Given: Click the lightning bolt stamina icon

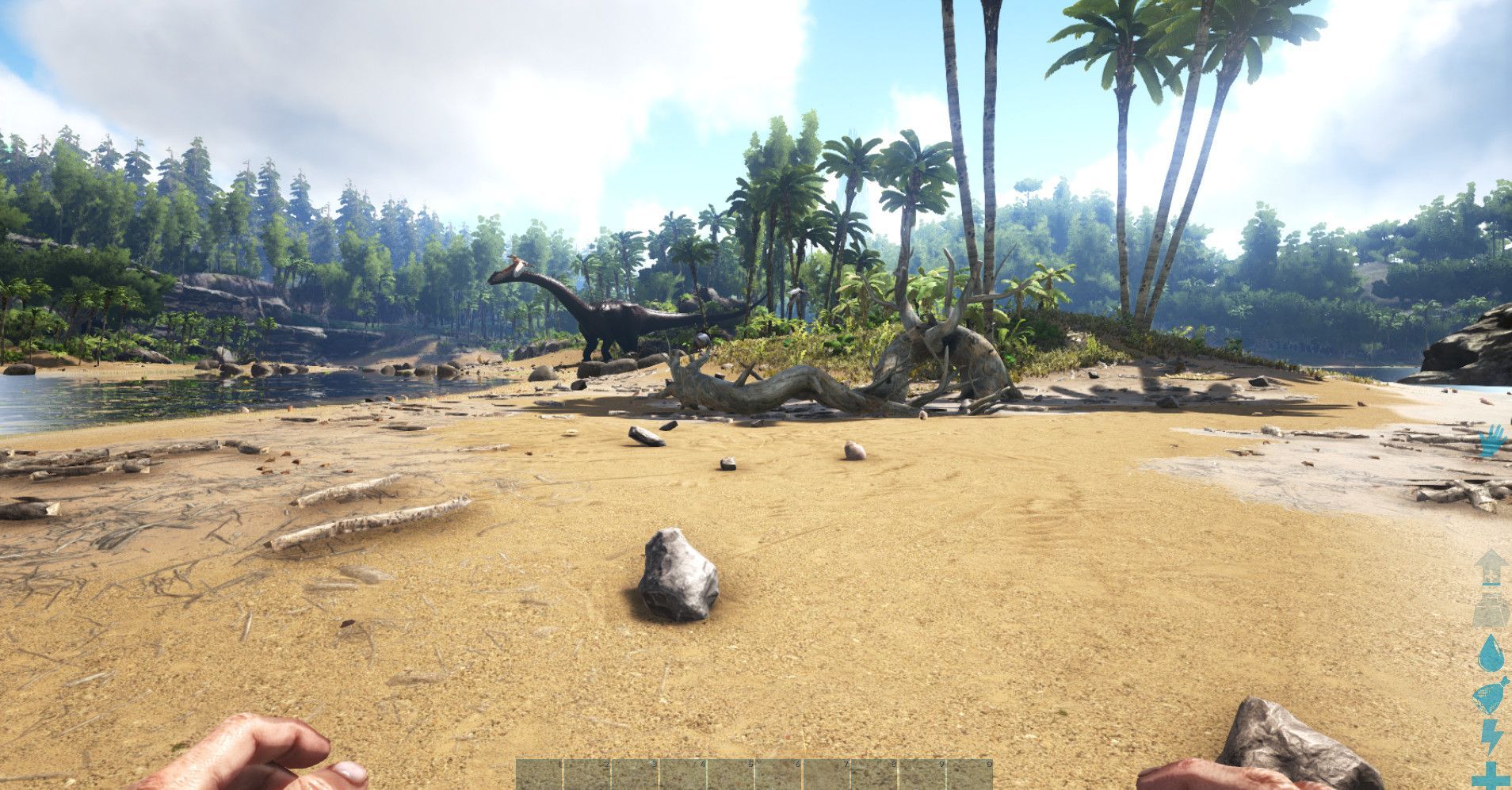Looking at the screenshot, I should pyautogui.click(x=1491, y=735).
